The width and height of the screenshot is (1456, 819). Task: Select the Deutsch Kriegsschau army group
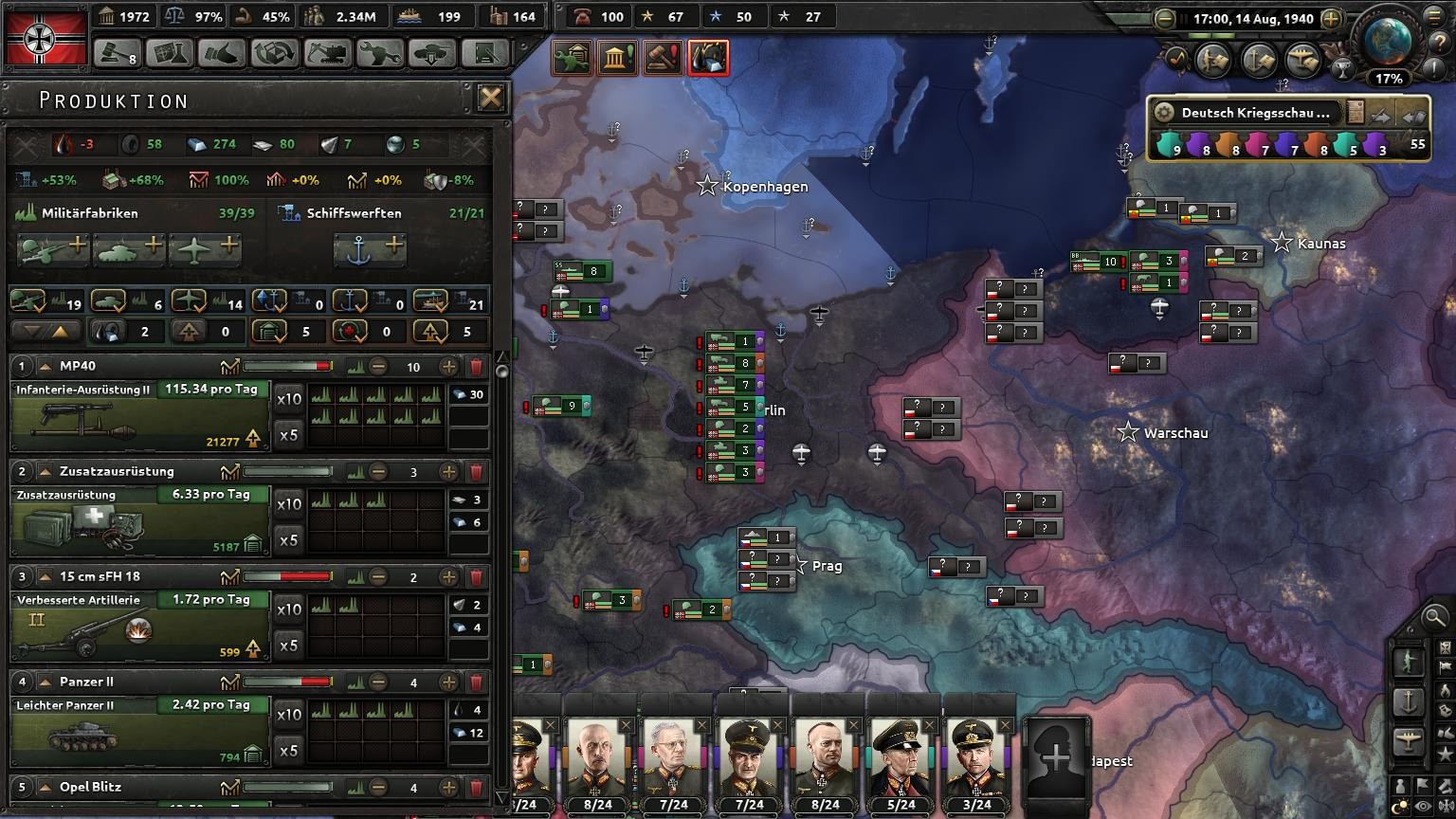click(x=1255, y=113)
